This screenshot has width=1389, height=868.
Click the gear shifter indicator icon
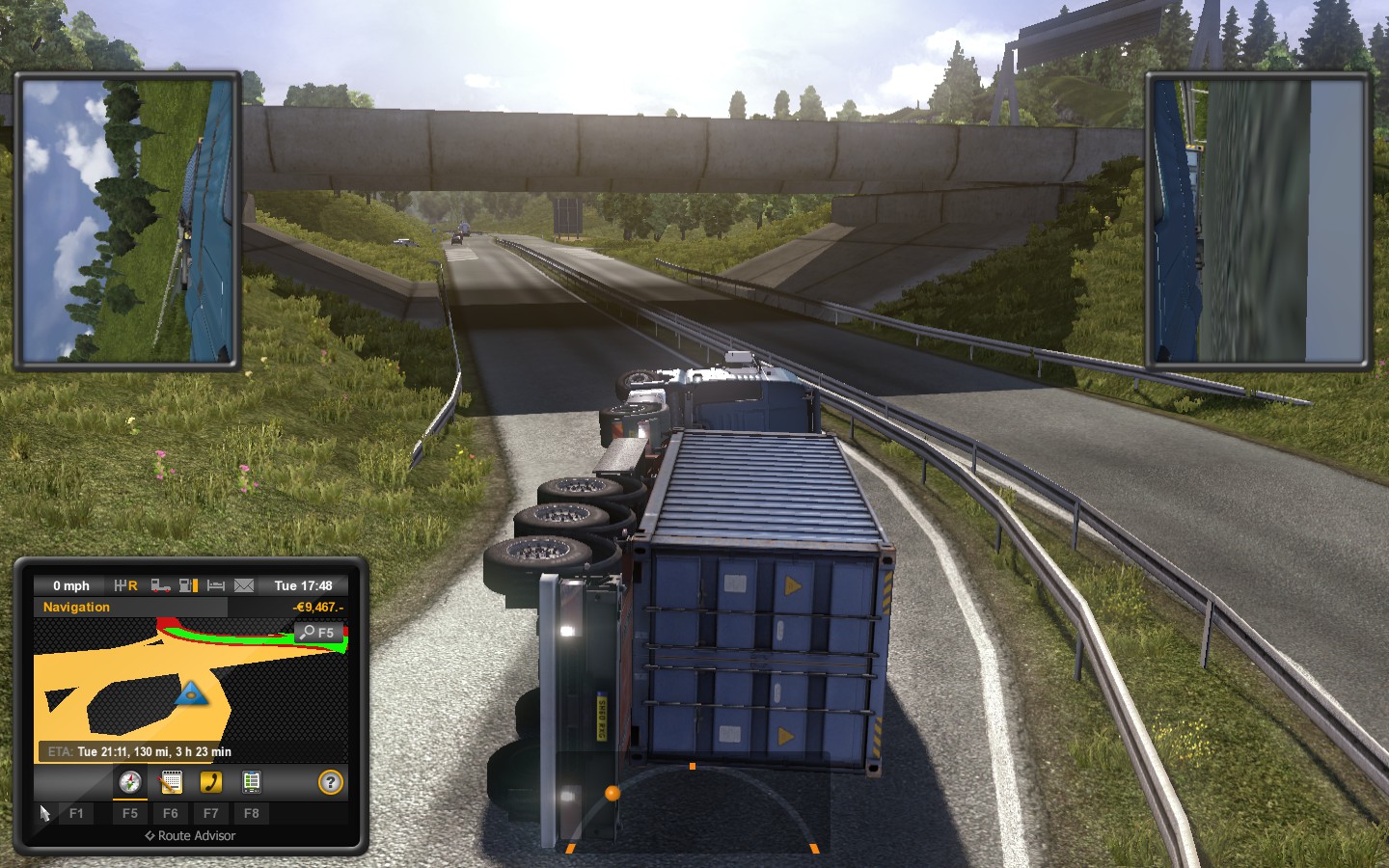125,585
